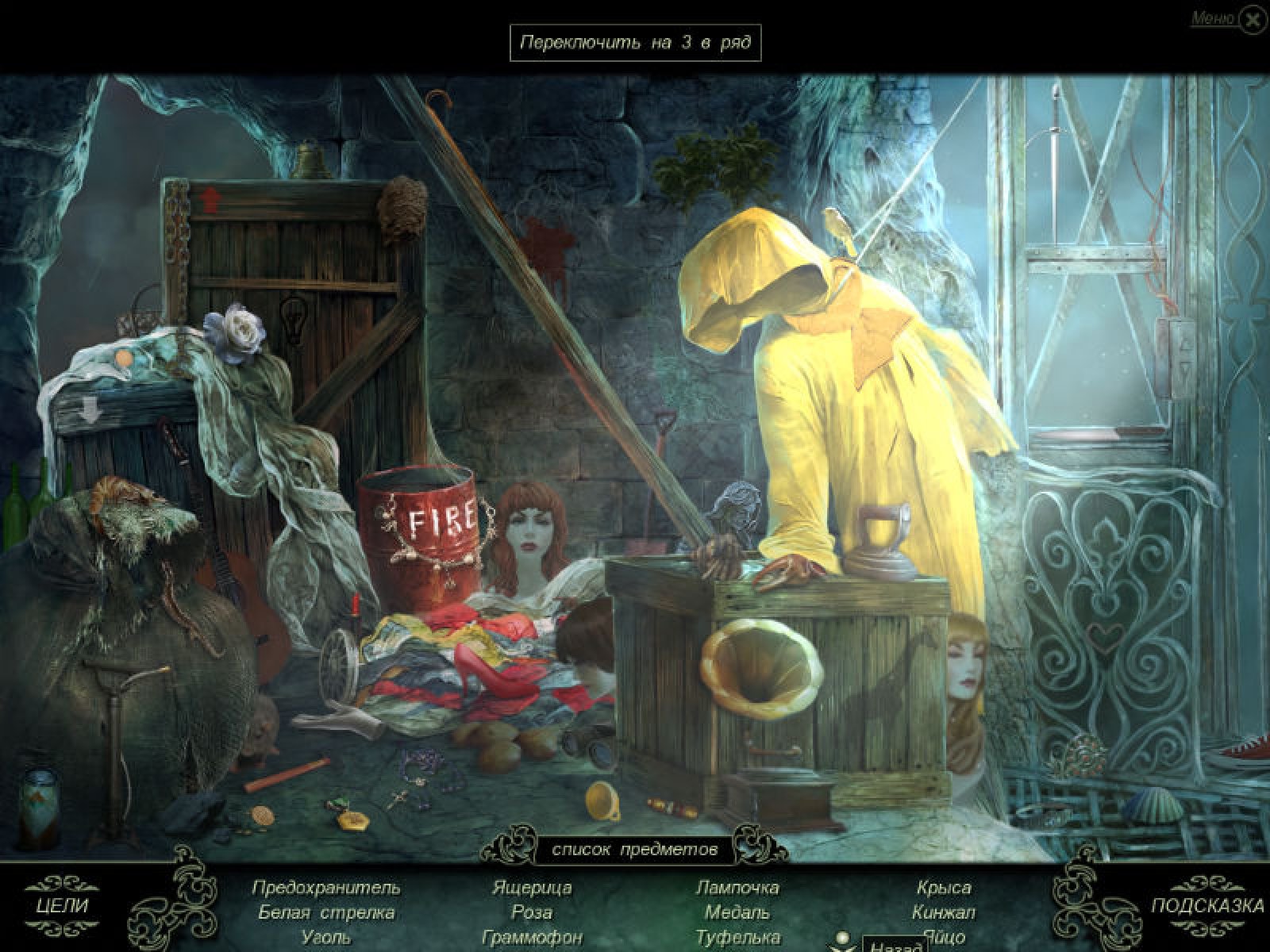Use the ПОДСКАЗКА hint button

pyautogui.click(x=1206, y=906)
